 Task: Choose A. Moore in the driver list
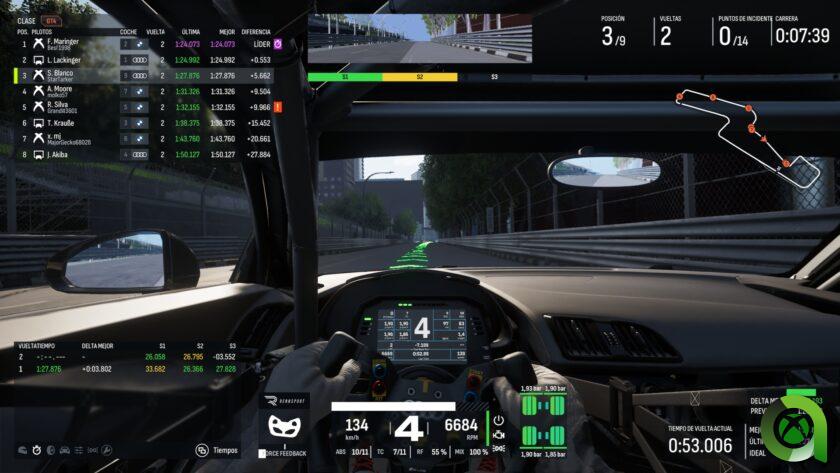[140, 91]
